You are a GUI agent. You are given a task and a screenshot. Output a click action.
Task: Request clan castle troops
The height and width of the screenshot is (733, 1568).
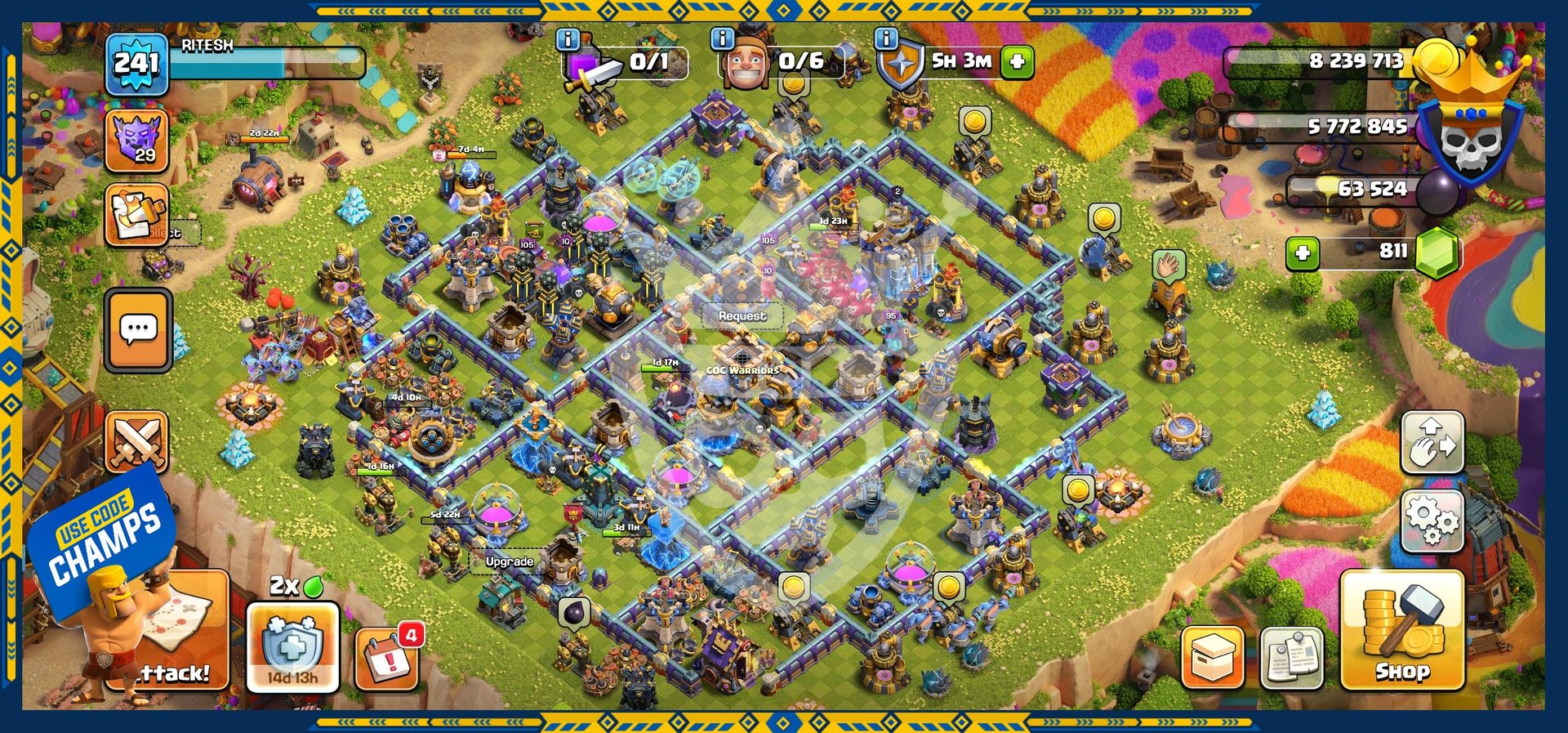click(x=742, y=315)
